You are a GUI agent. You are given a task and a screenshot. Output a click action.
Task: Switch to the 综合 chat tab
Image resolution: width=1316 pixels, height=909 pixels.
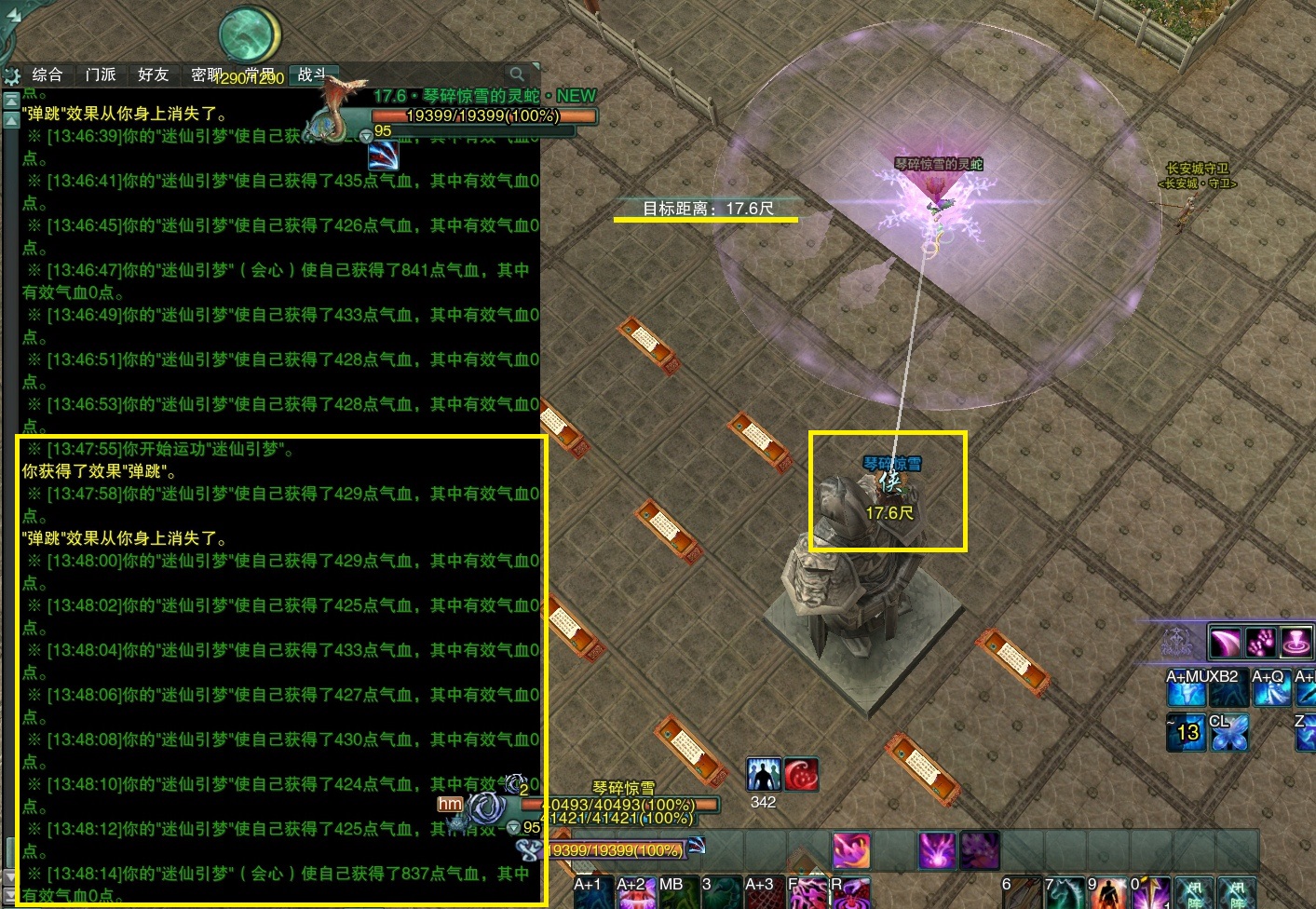(47, 75)
